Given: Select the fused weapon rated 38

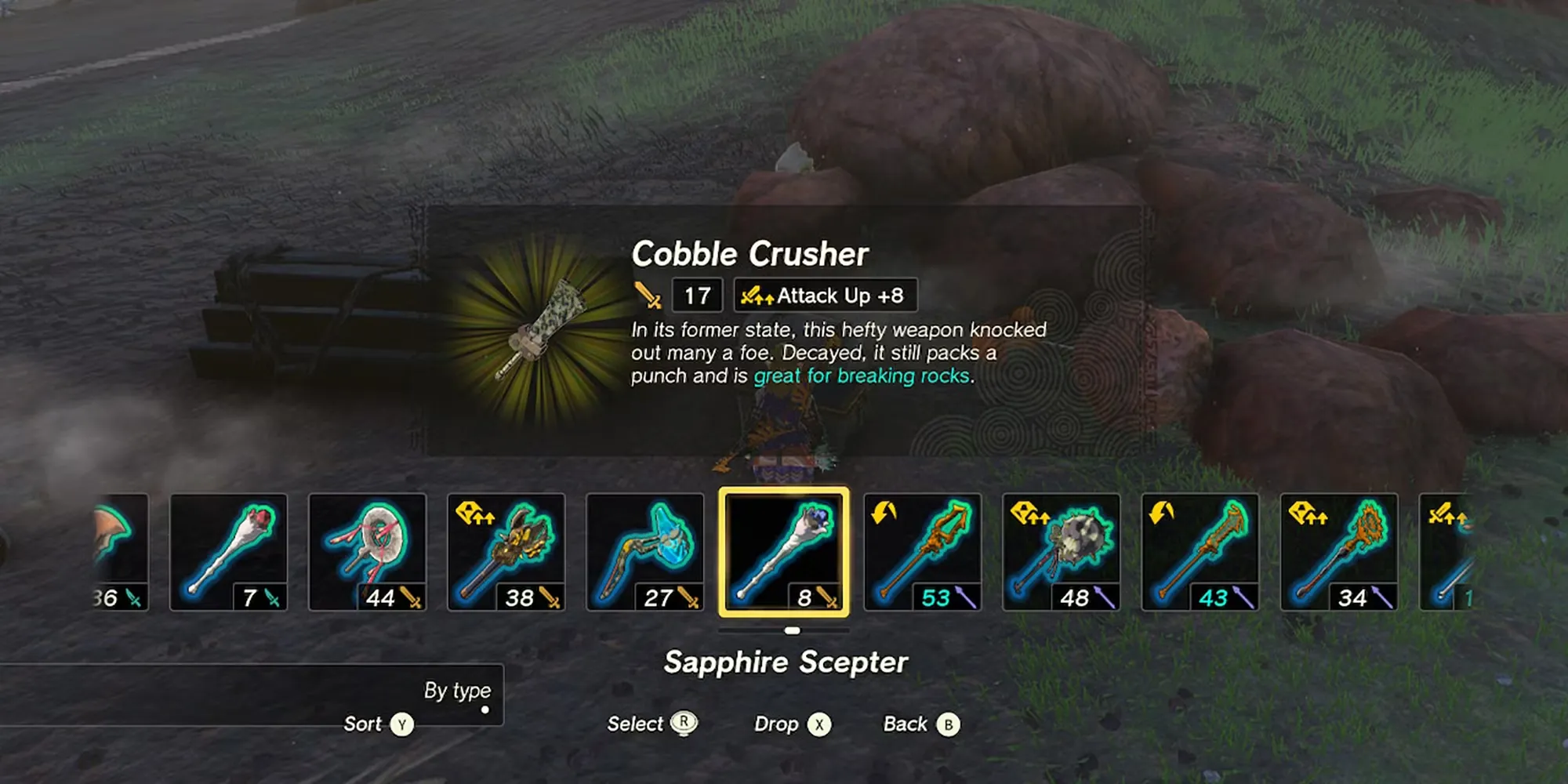Looking at the screenshot, I should [506, 551].
